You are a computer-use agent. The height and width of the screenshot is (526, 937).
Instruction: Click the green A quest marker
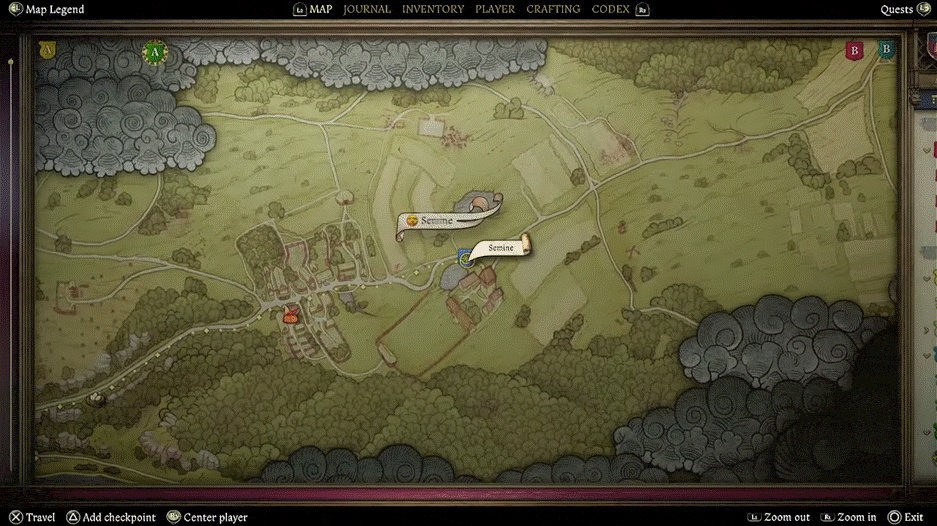pyautogui.click(x=154, y=52)
